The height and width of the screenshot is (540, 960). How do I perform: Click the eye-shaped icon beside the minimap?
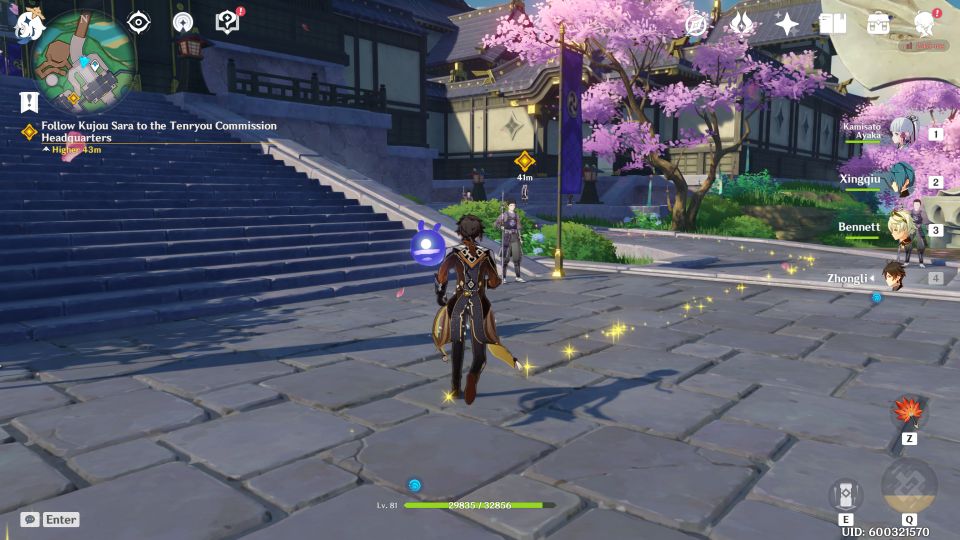[x=139, y=22]
